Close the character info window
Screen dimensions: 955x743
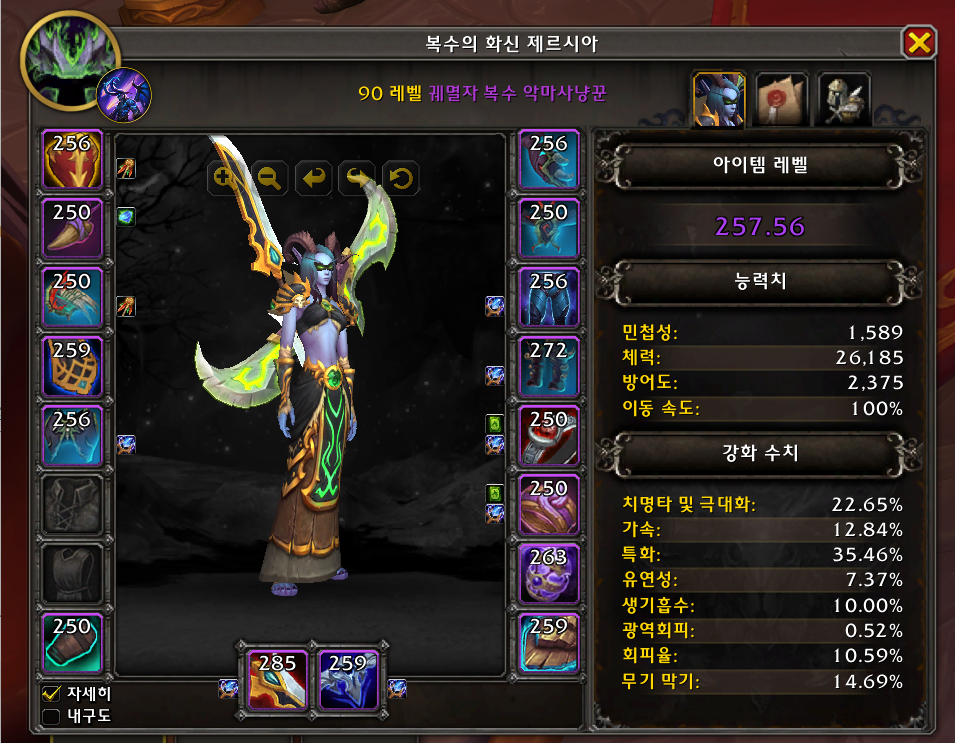pyautogui.click(x=918, y=42)
